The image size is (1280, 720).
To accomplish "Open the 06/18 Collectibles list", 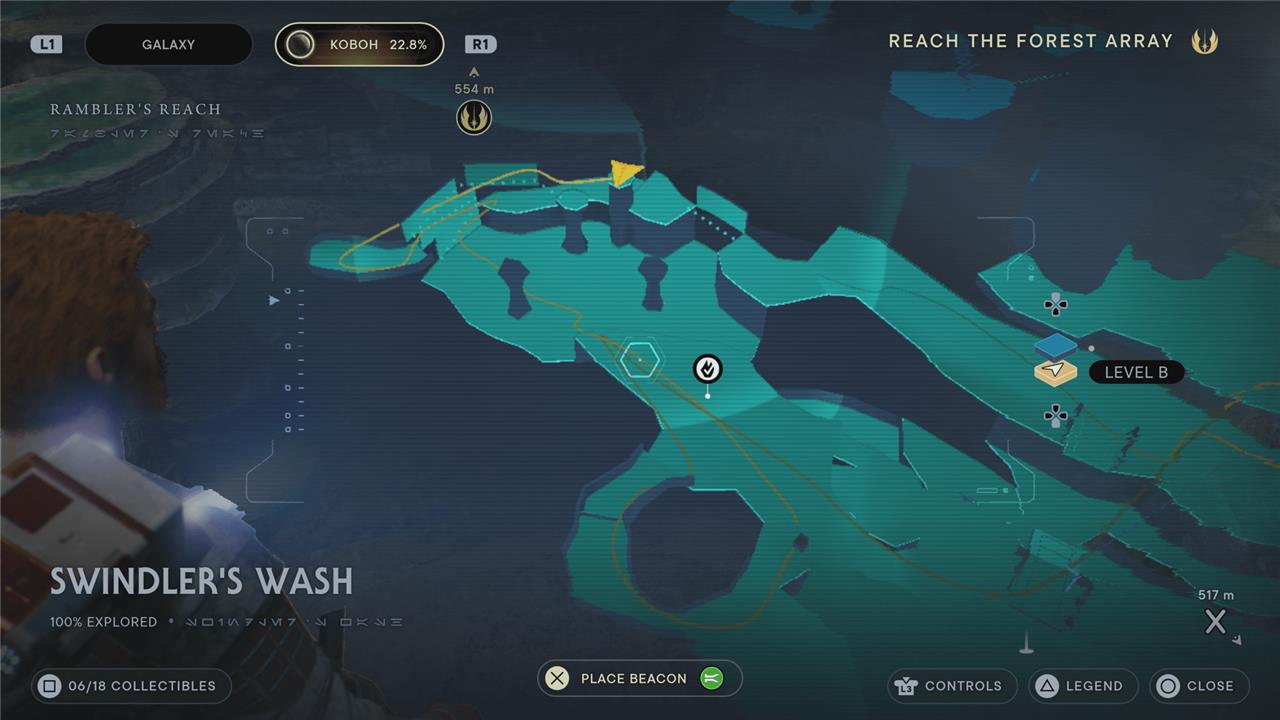I will coord(131,686).
